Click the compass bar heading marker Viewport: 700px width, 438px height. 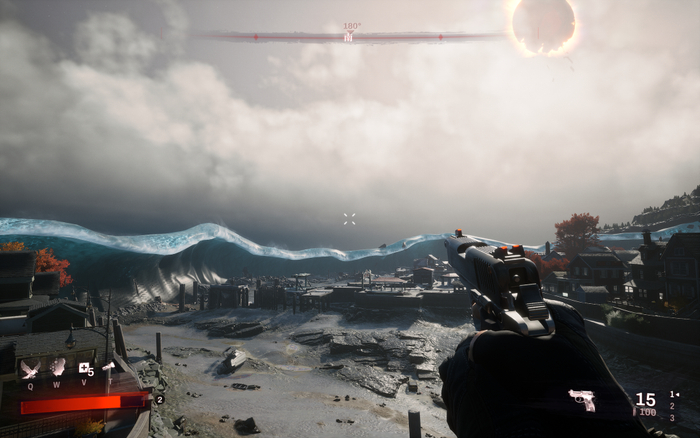(x=349, y=36)
